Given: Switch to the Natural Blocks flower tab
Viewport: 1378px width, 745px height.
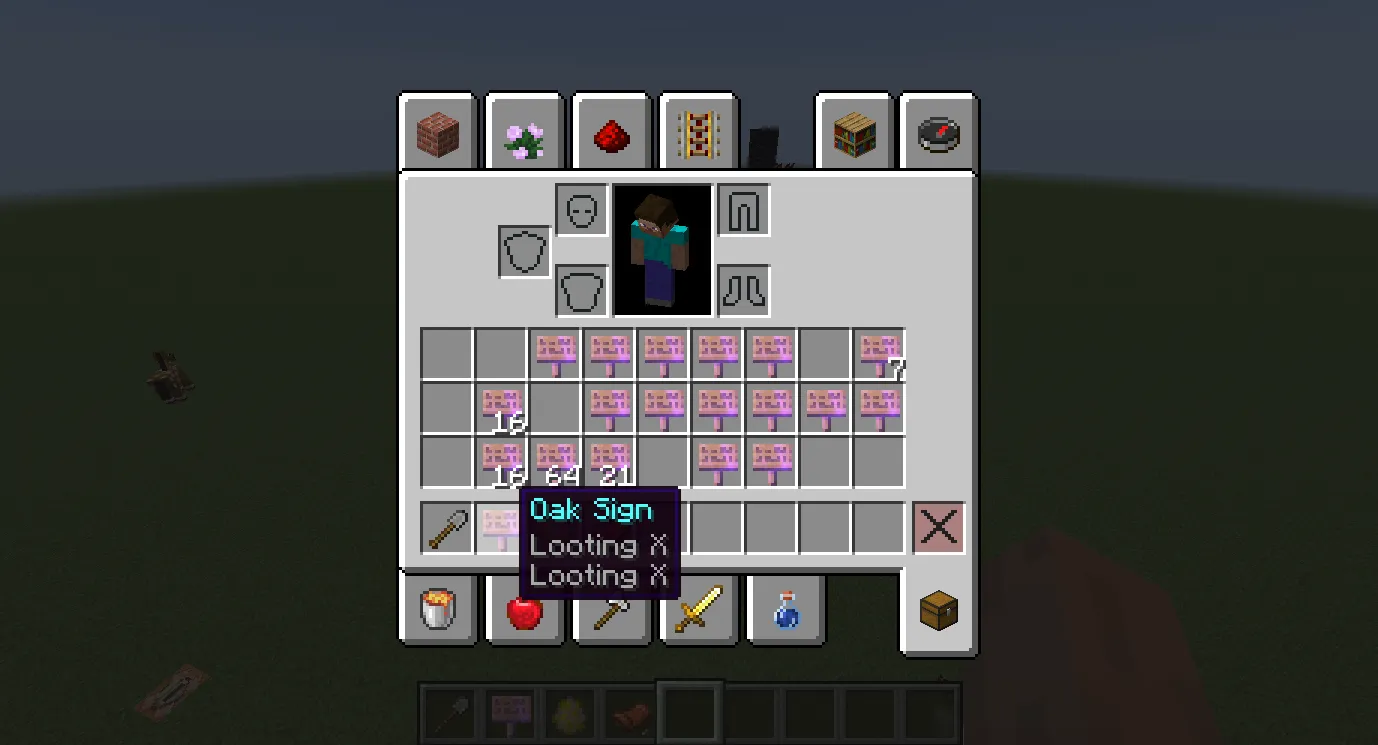Looking at the screenshot, I should [x=524, y=132].
